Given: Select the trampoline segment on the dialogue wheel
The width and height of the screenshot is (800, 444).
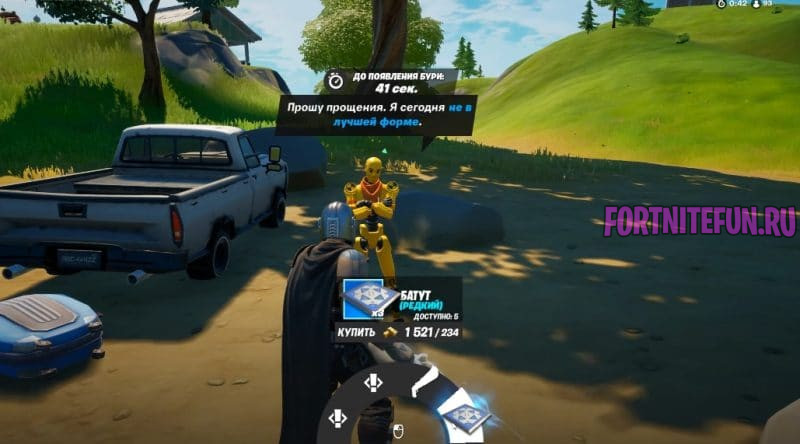Looking at the screenshot, I should coord(462,415).
